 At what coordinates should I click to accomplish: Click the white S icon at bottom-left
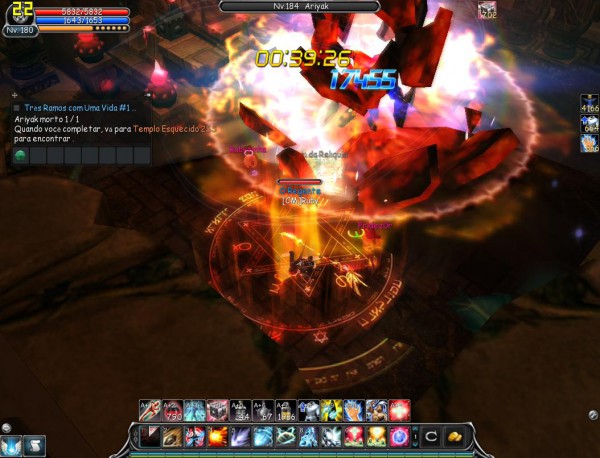[34, 445]
